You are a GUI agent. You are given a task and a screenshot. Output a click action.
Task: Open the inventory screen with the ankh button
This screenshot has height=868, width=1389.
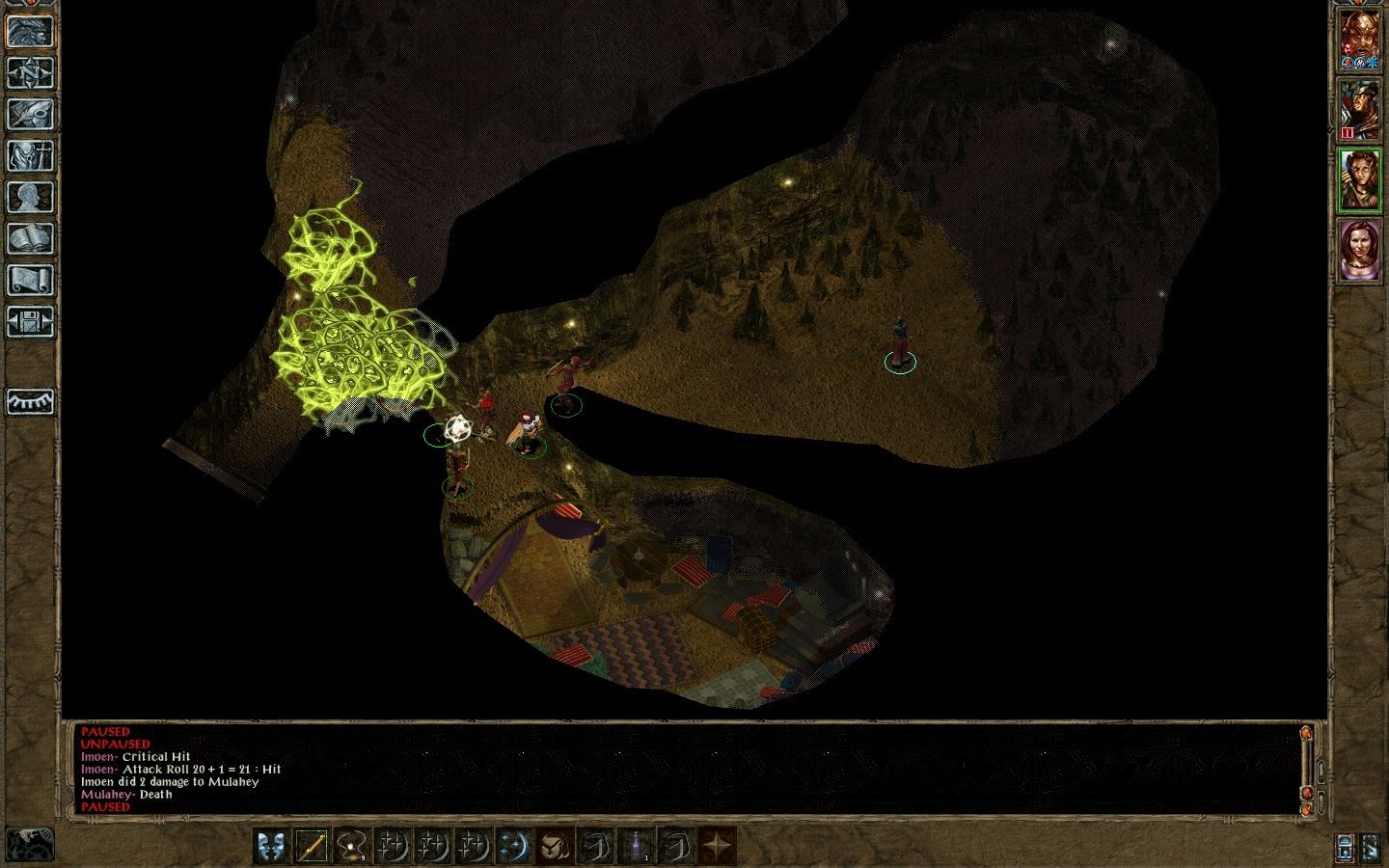click(30, 155)
